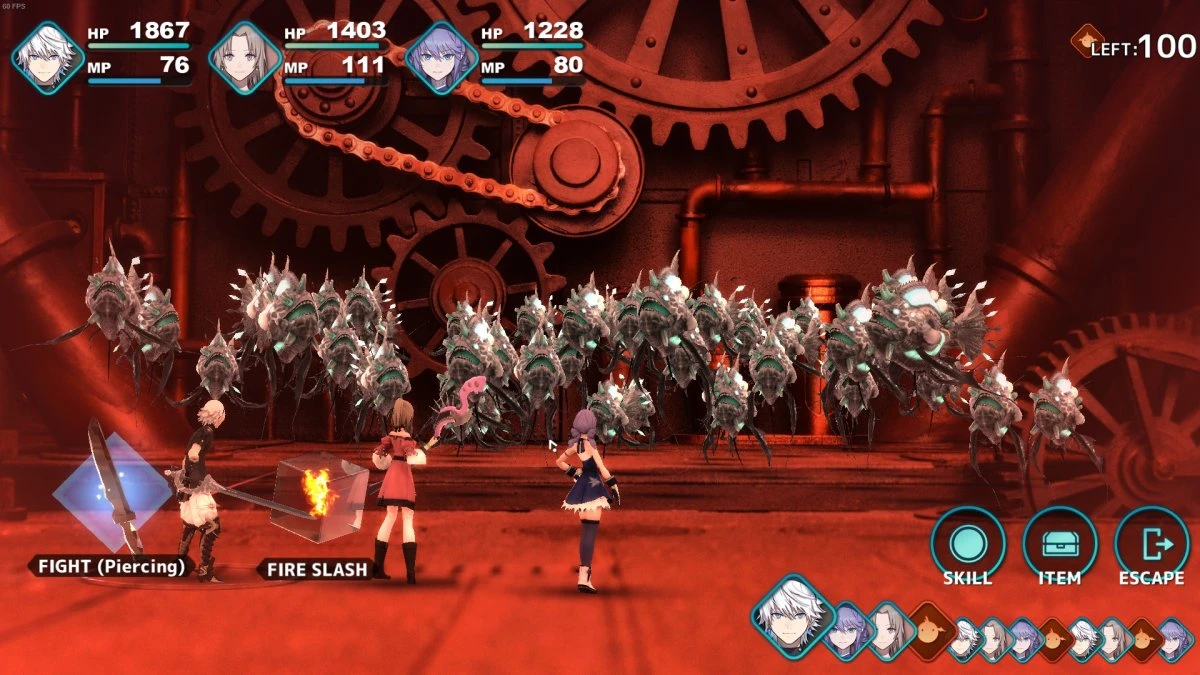Viewport: 1200px width, 675px height.
Task: Select the brown-haired party member portrait
Action: coord(245,58)
